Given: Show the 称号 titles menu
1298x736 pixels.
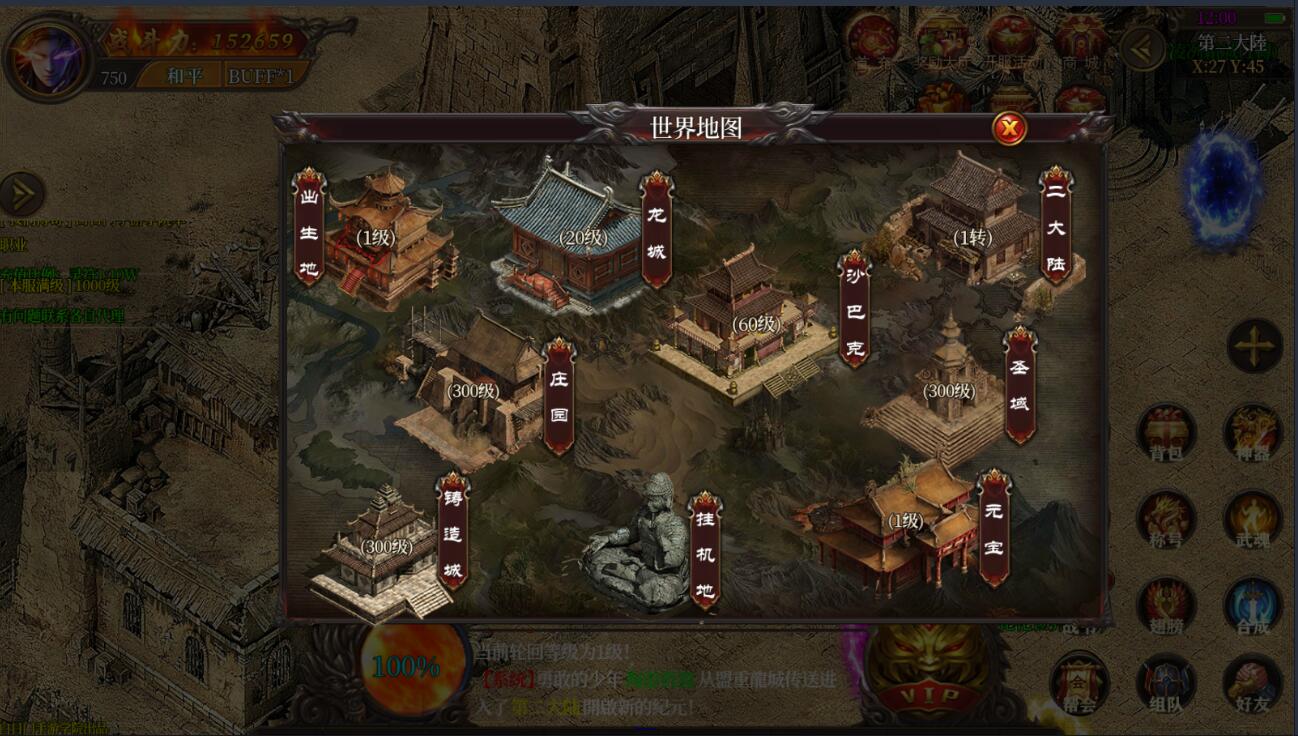Looking at the screenshot, I should click(1166, 520).
